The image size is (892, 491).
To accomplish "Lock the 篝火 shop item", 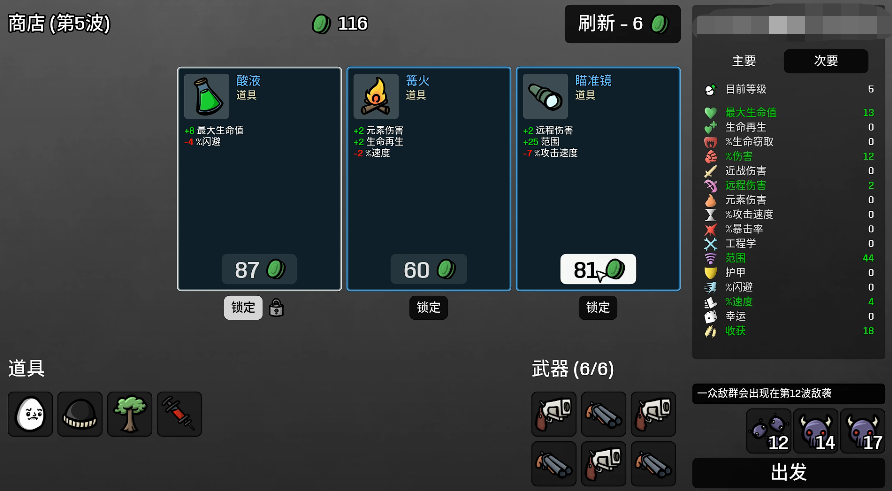I will click(x=428, y=308).
